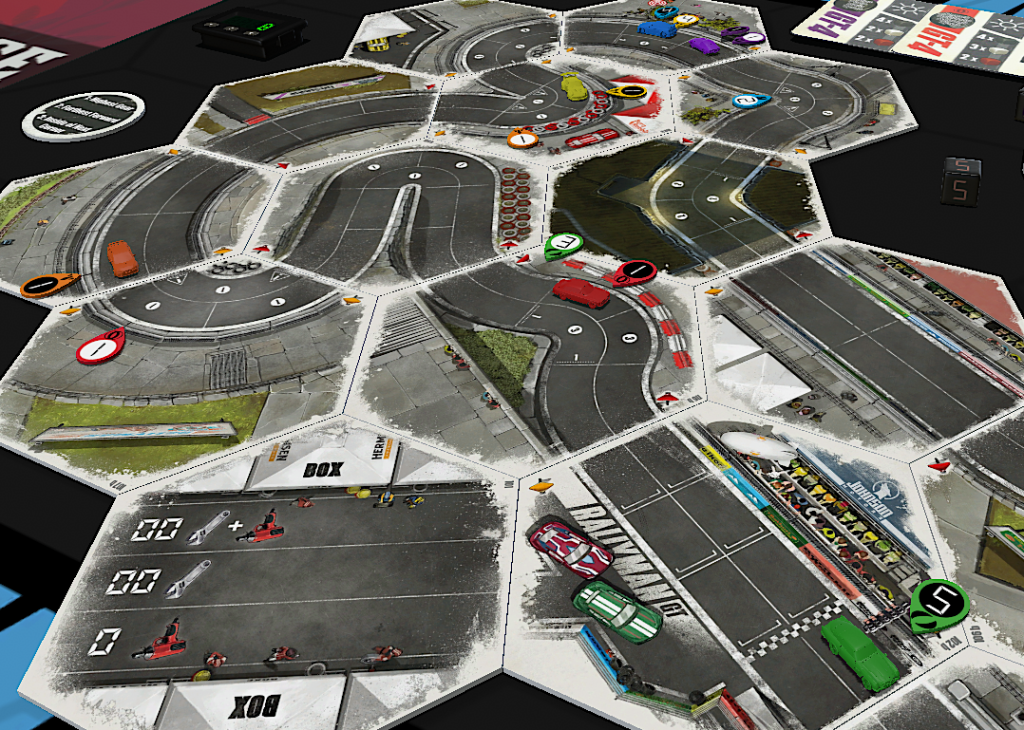Pick the red gear token with white 1
The width and height of the screenshot is (1024, 730).
[x=100, y=347]
